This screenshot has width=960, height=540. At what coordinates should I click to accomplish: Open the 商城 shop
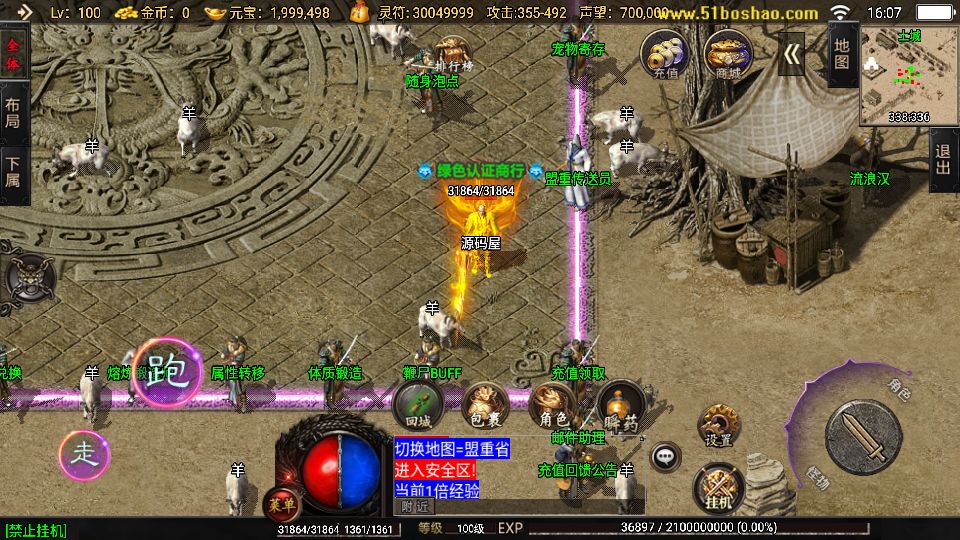click(727, 54)
